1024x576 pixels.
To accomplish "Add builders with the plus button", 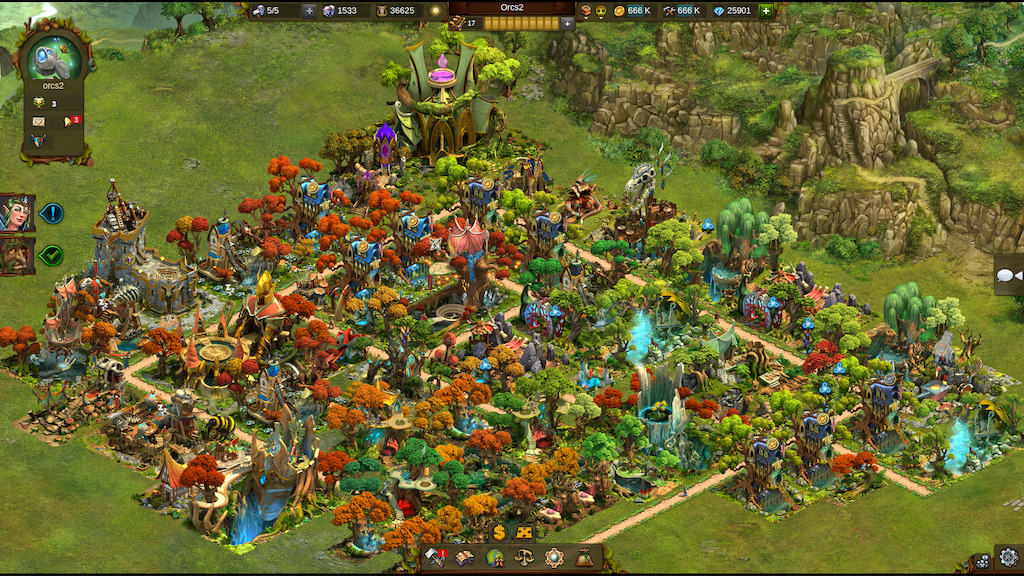I will pos(309,11).
